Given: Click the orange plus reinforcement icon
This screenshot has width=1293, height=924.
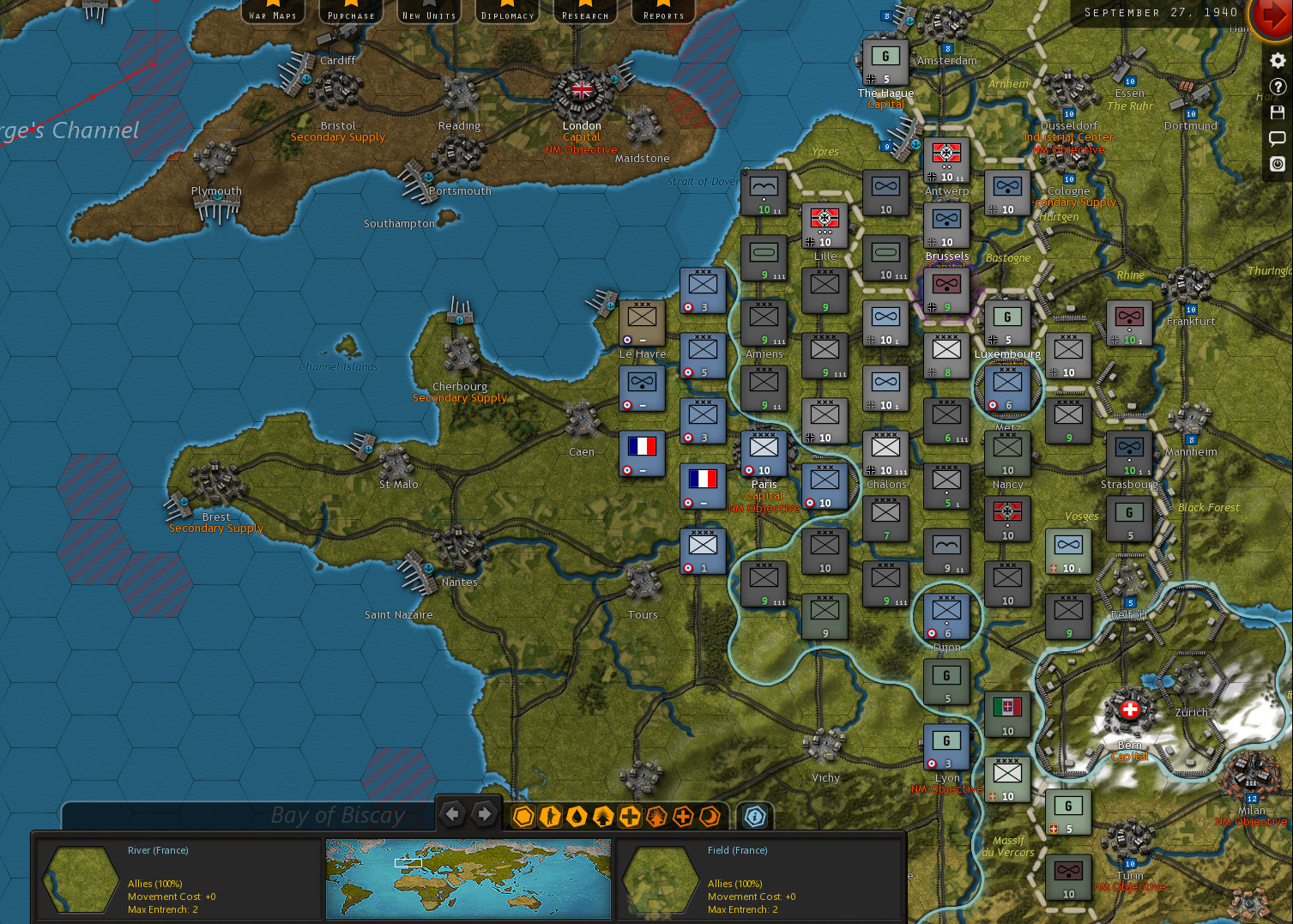Looking at the screenshot, I should click(630, 817).
